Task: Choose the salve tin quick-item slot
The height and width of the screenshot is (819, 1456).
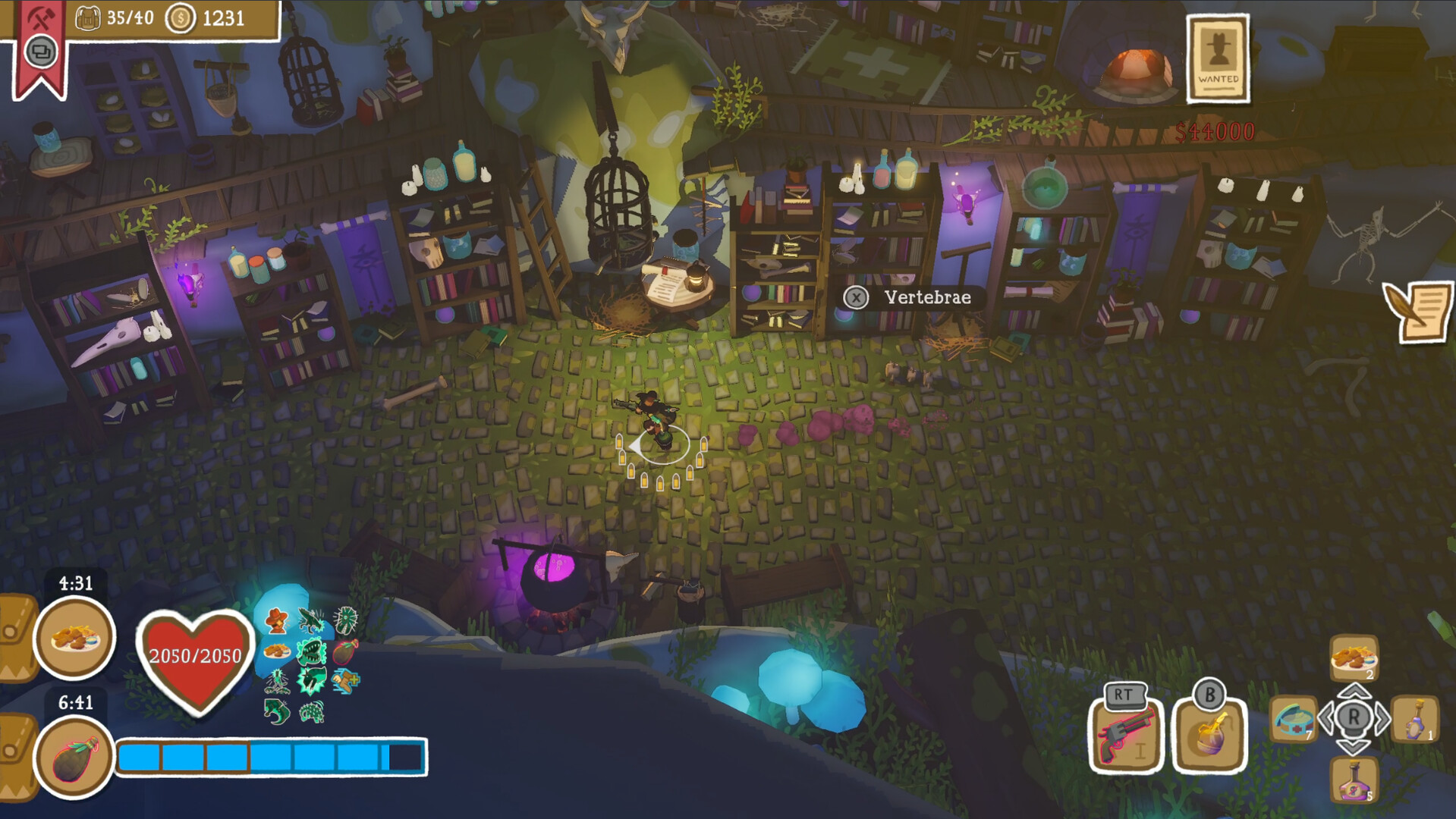Action: [x=1293, y=719]
